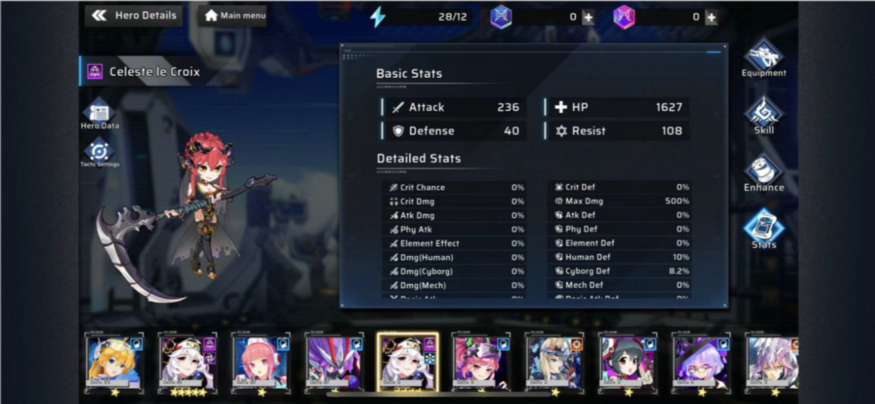Go back from Hero Details

pos(99,15)
